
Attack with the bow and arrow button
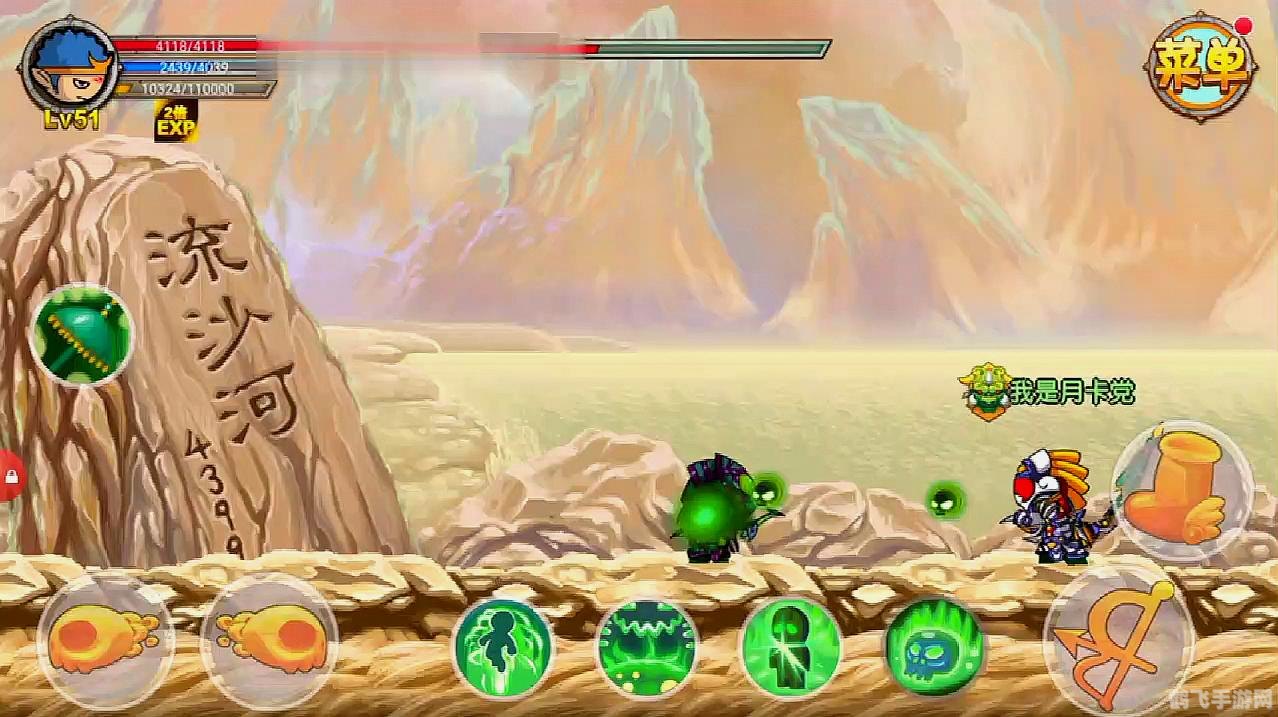coord(1118,637)
